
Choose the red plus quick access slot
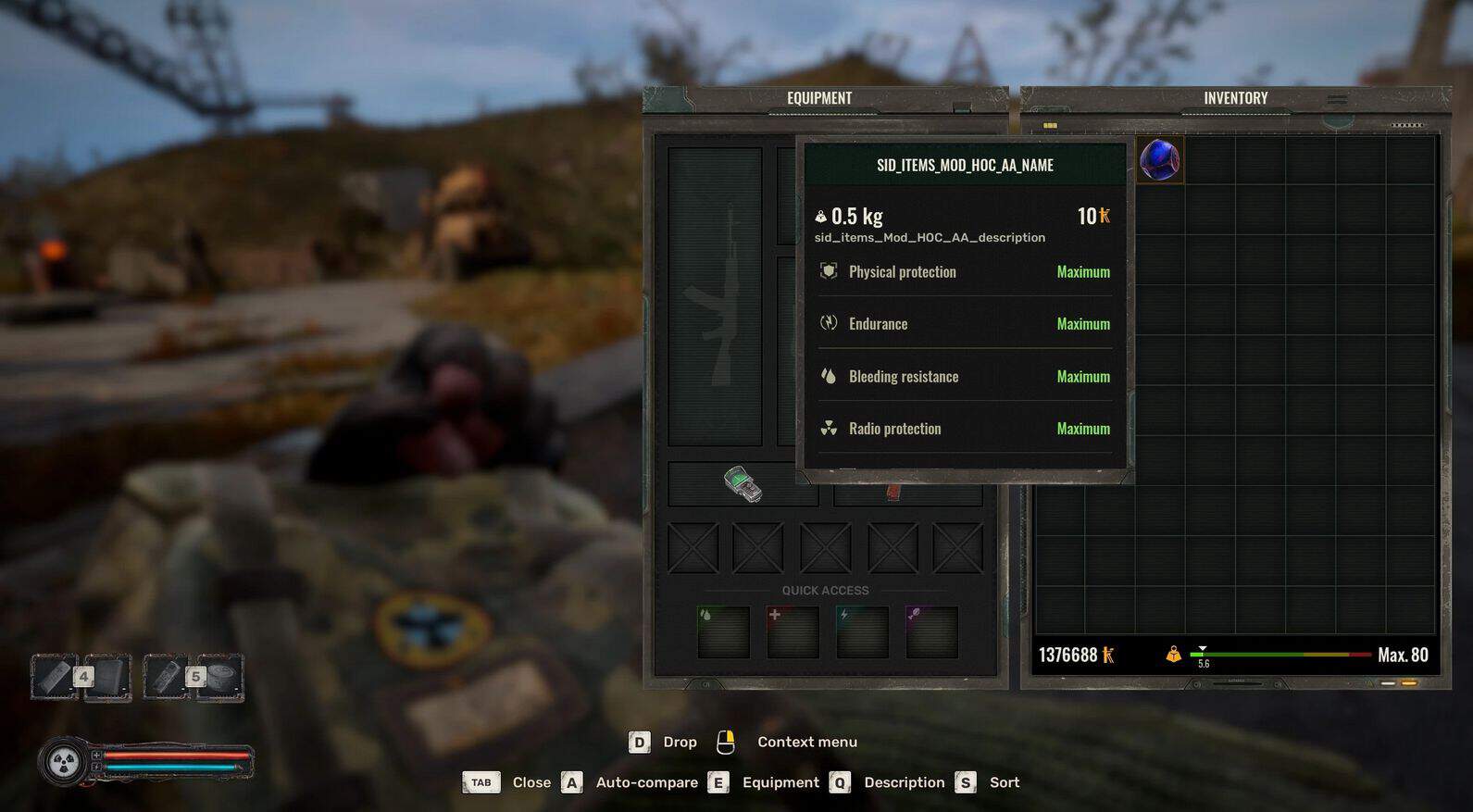(793, 631)
